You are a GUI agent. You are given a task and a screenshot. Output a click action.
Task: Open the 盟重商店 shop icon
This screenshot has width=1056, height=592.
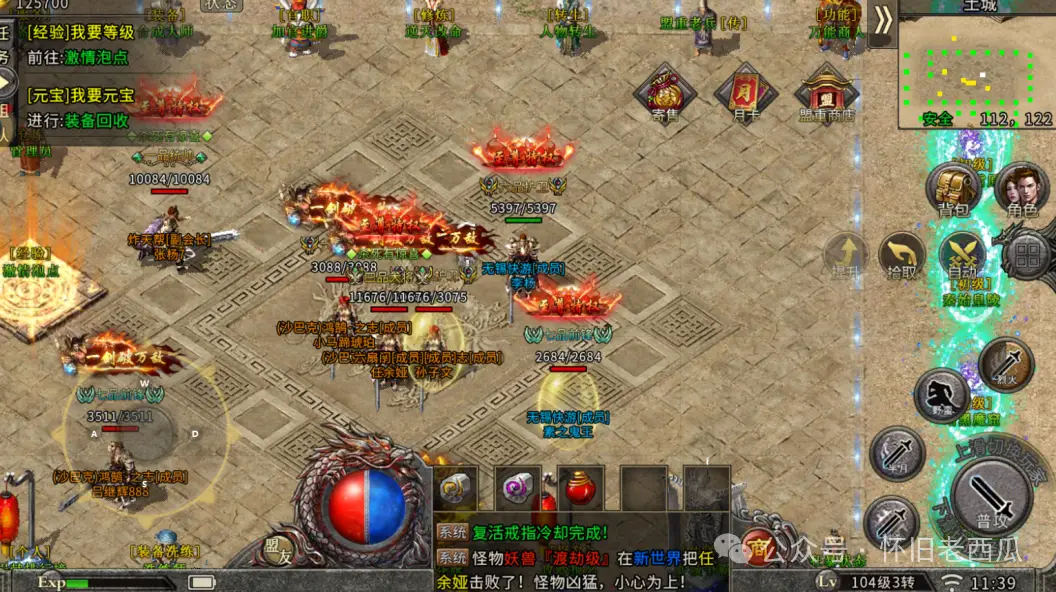point(825,92)
